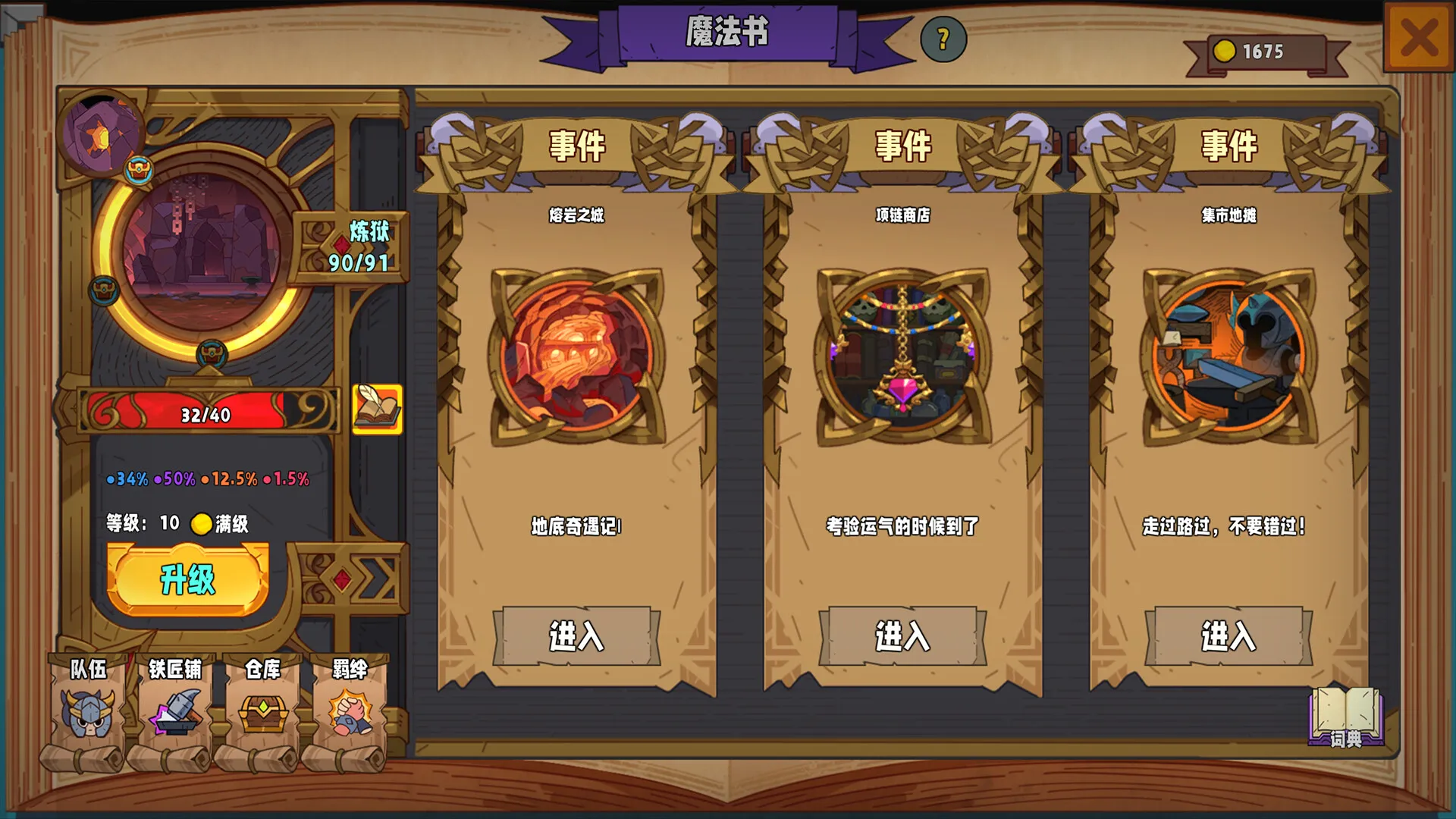The image size is (1456, 819).
Task: Click the boss portrait circle top-left
Action: (x=104, y=133)
